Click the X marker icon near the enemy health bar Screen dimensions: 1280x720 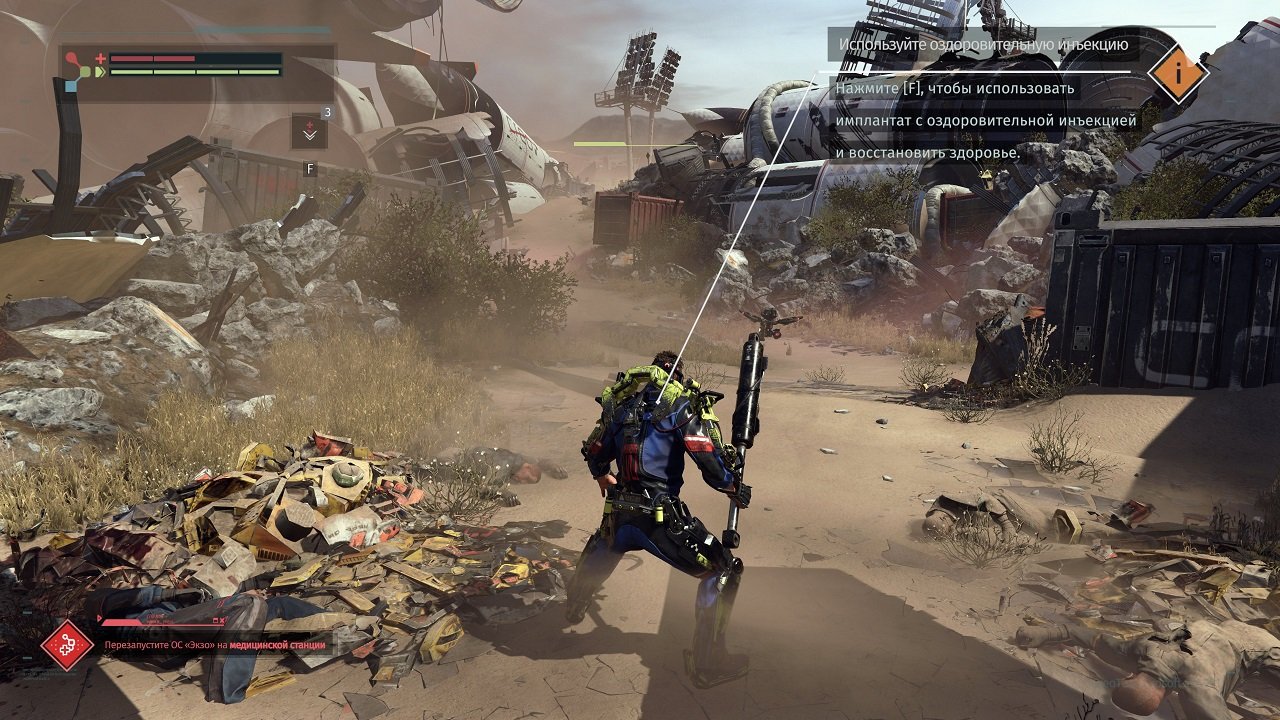tap(221, 620)
